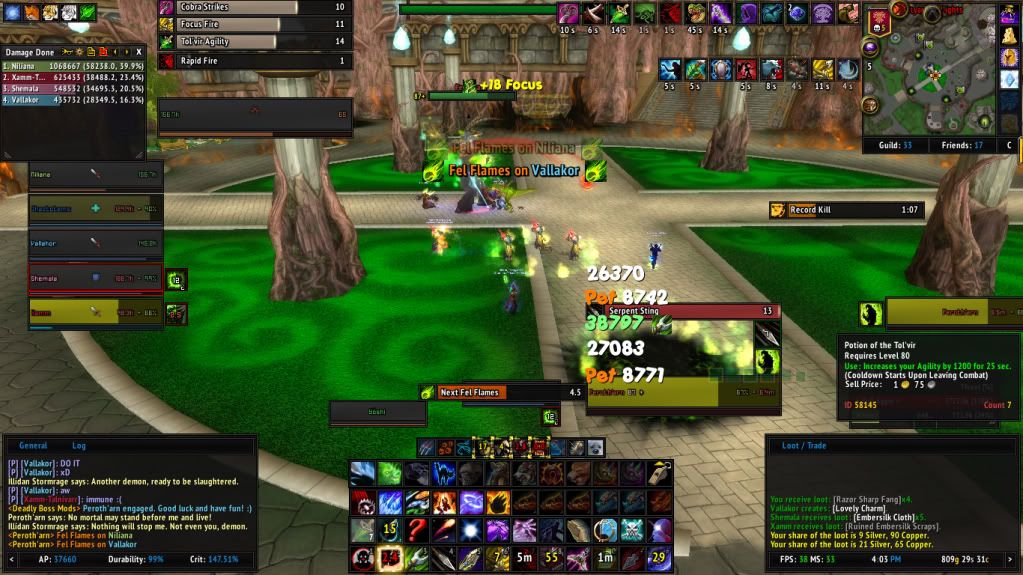Click the Friends count on the info bar
The width and height of the screenshot is (1023, 575).
pyautogui.click(x=963, y=145)
